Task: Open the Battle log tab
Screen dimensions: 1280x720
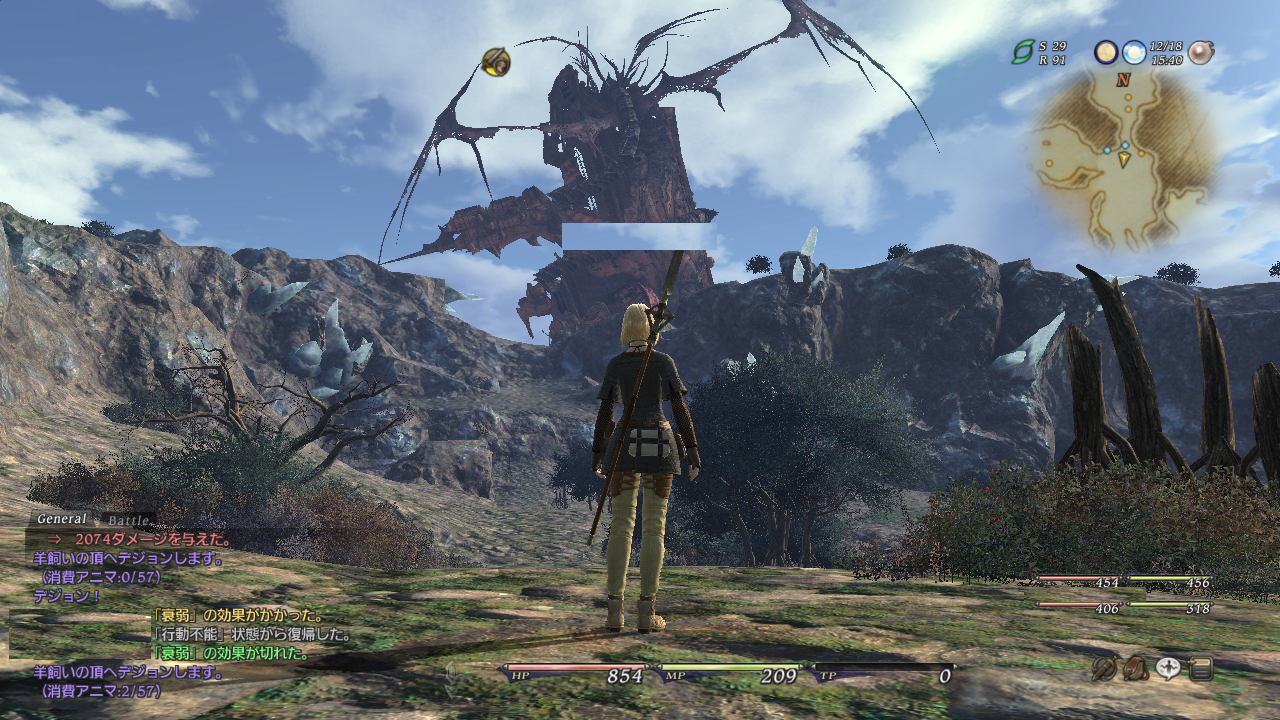Action: point(129,520)
